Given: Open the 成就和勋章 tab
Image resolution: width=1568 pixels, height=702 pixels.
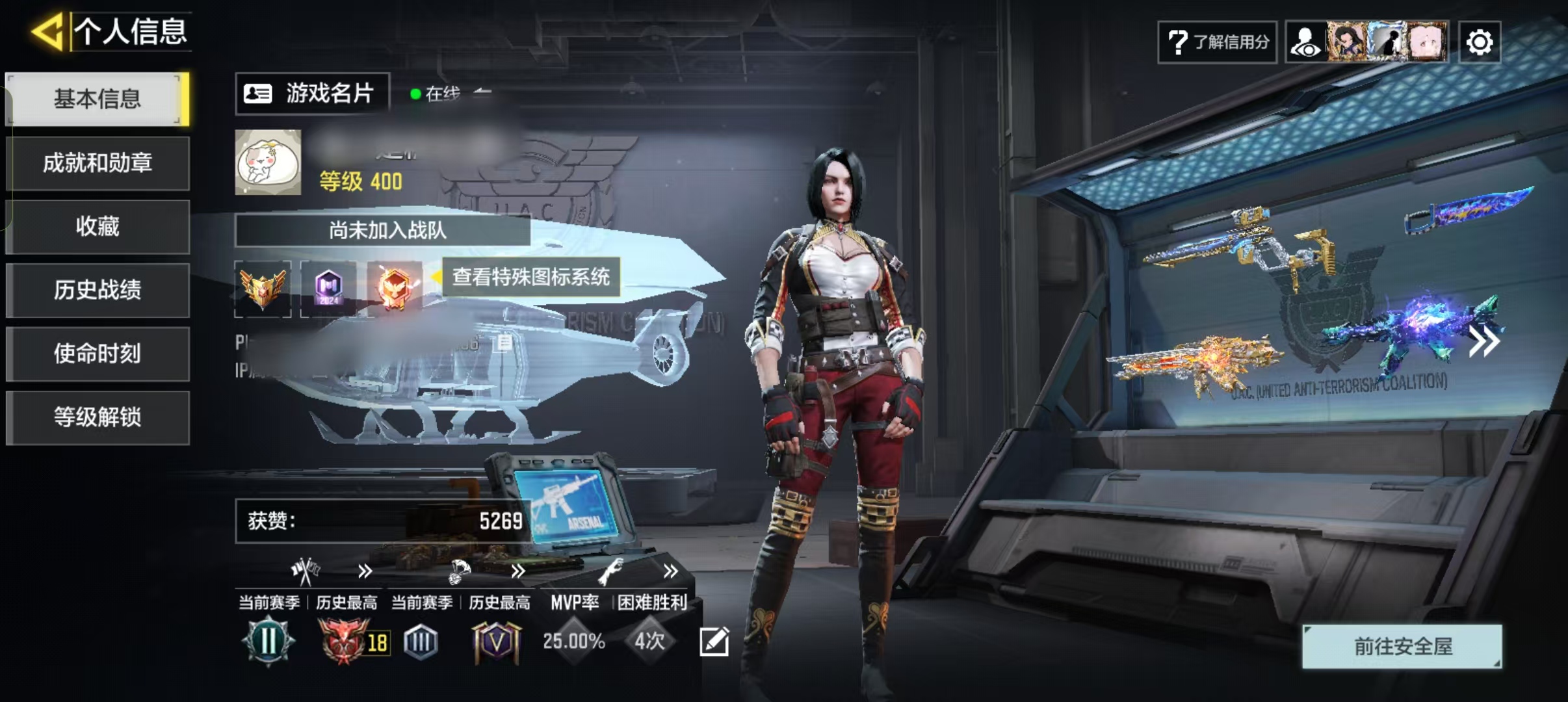Looking at the screenshot, I should 98,162.
